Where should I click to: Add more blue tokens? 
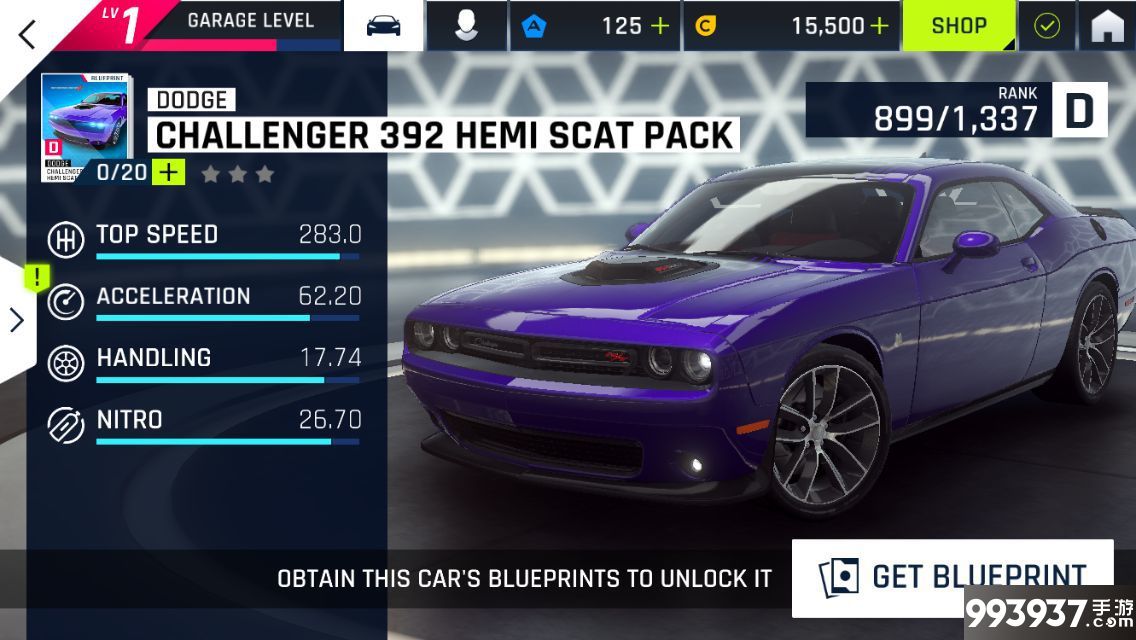click(x=660, y=26)
